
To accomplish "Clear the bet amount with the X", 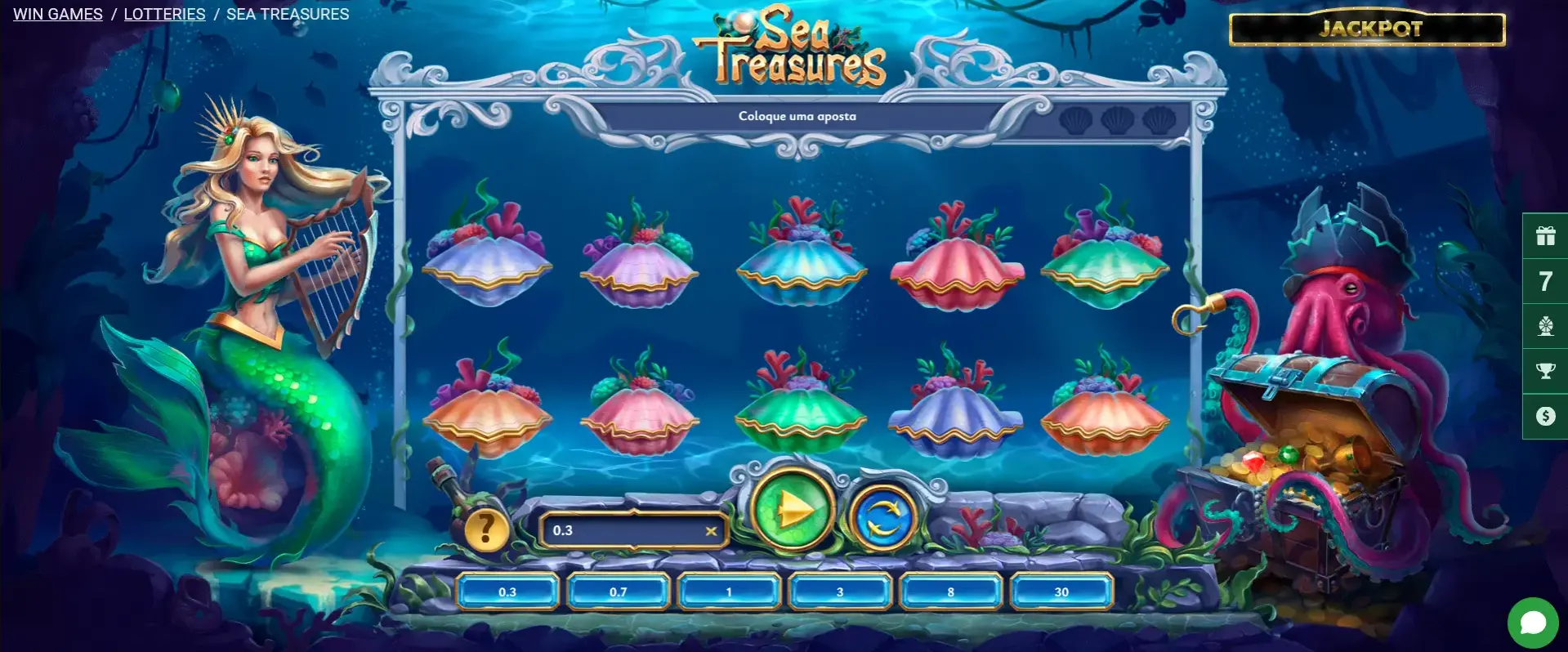I will click(711, 531).
